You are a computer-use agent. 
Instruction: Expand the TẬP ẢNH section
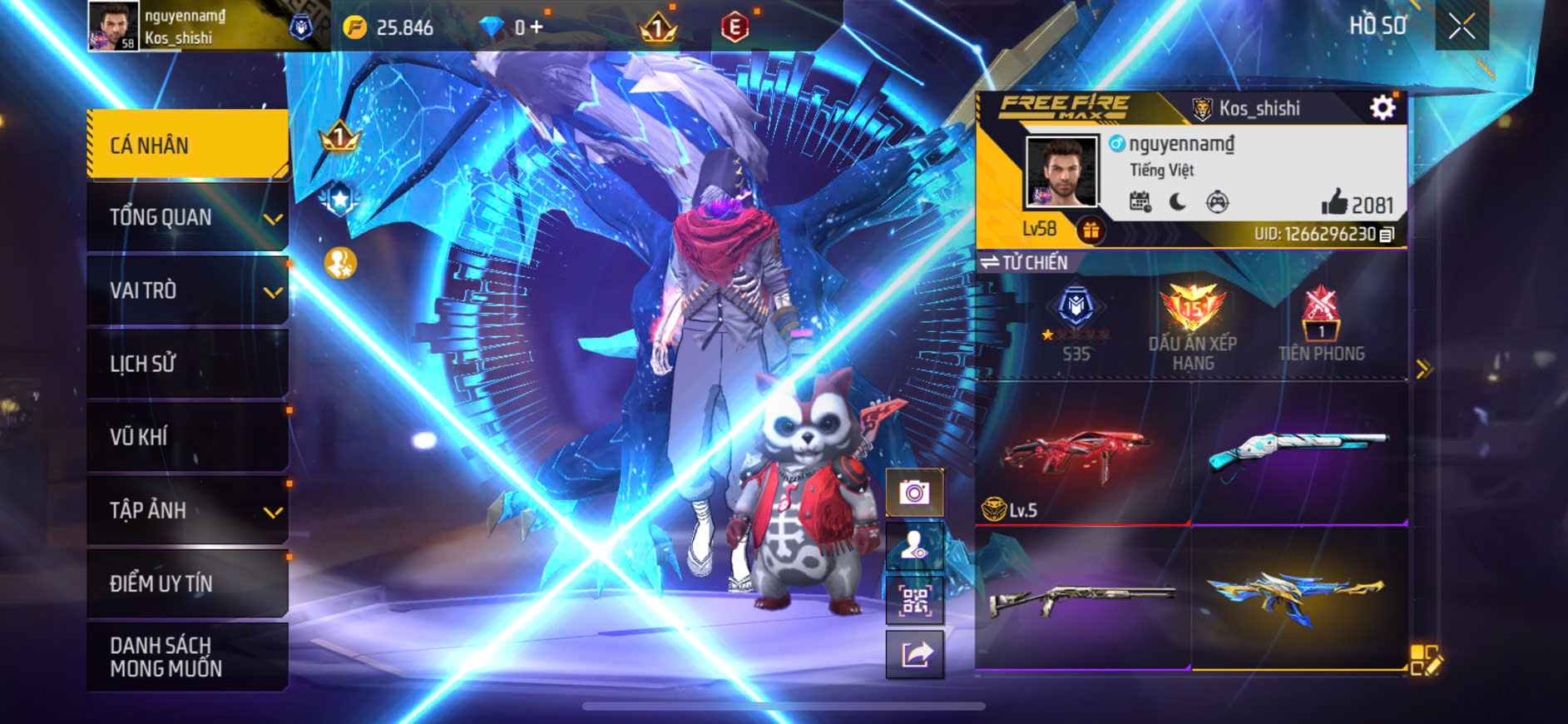tap(188, 510)
